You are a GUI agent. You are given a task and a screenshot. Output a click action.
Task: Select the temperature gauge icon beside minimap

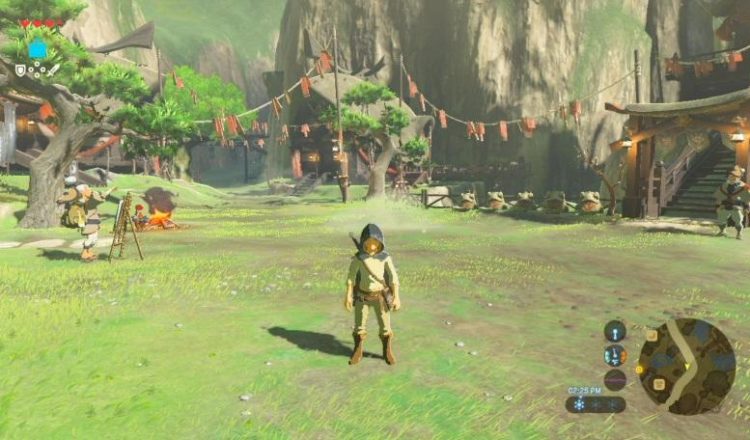tap(615, 355)
